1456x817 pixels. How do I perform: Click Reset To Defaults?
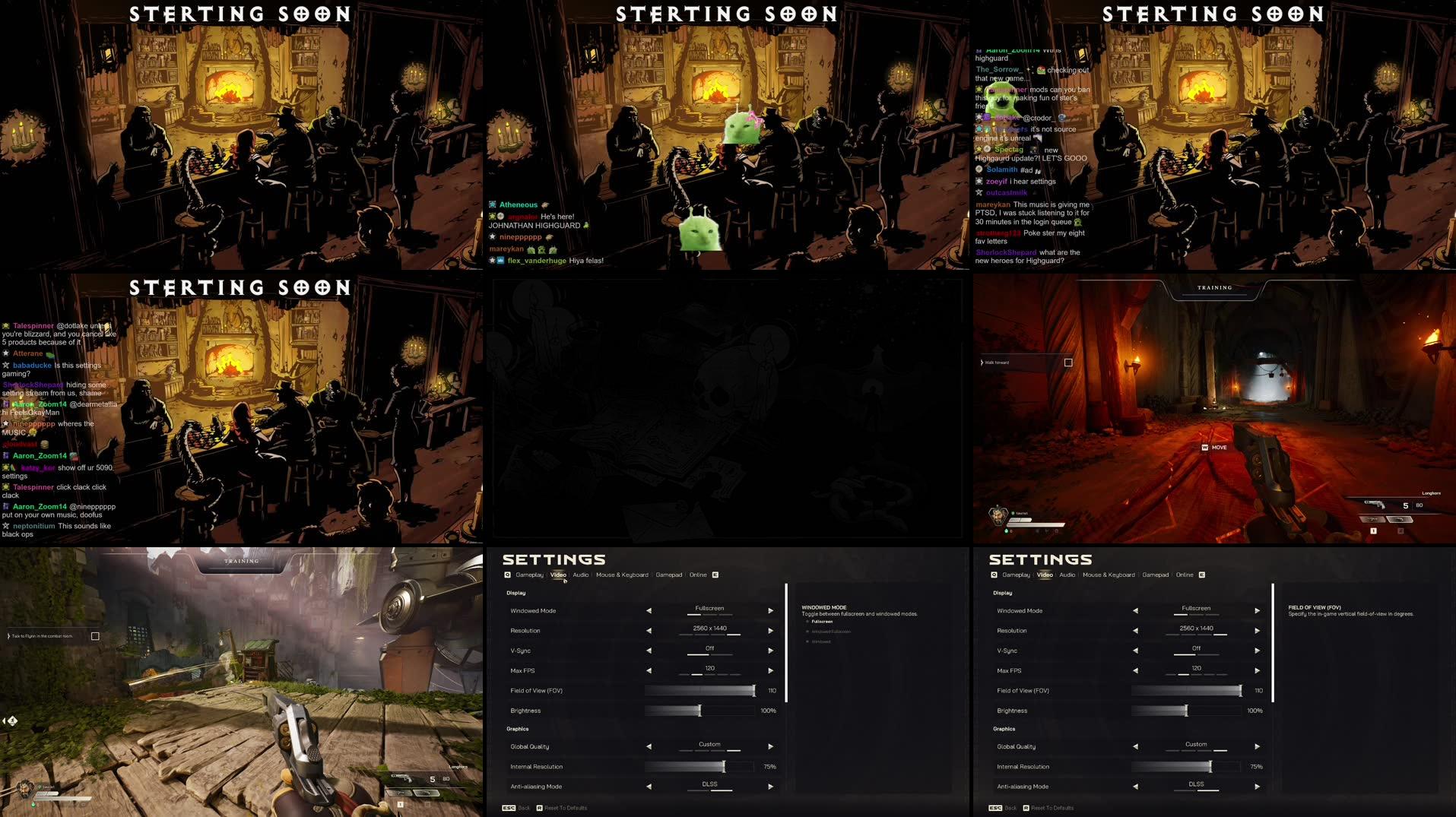click(566, 808)
